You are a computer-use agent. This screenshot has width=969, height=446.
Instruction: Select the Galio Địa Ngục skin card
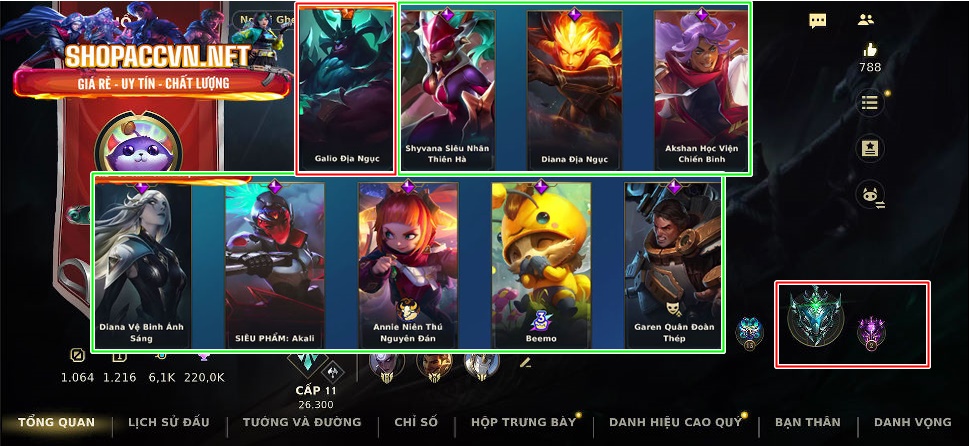(x=346, y=88)
